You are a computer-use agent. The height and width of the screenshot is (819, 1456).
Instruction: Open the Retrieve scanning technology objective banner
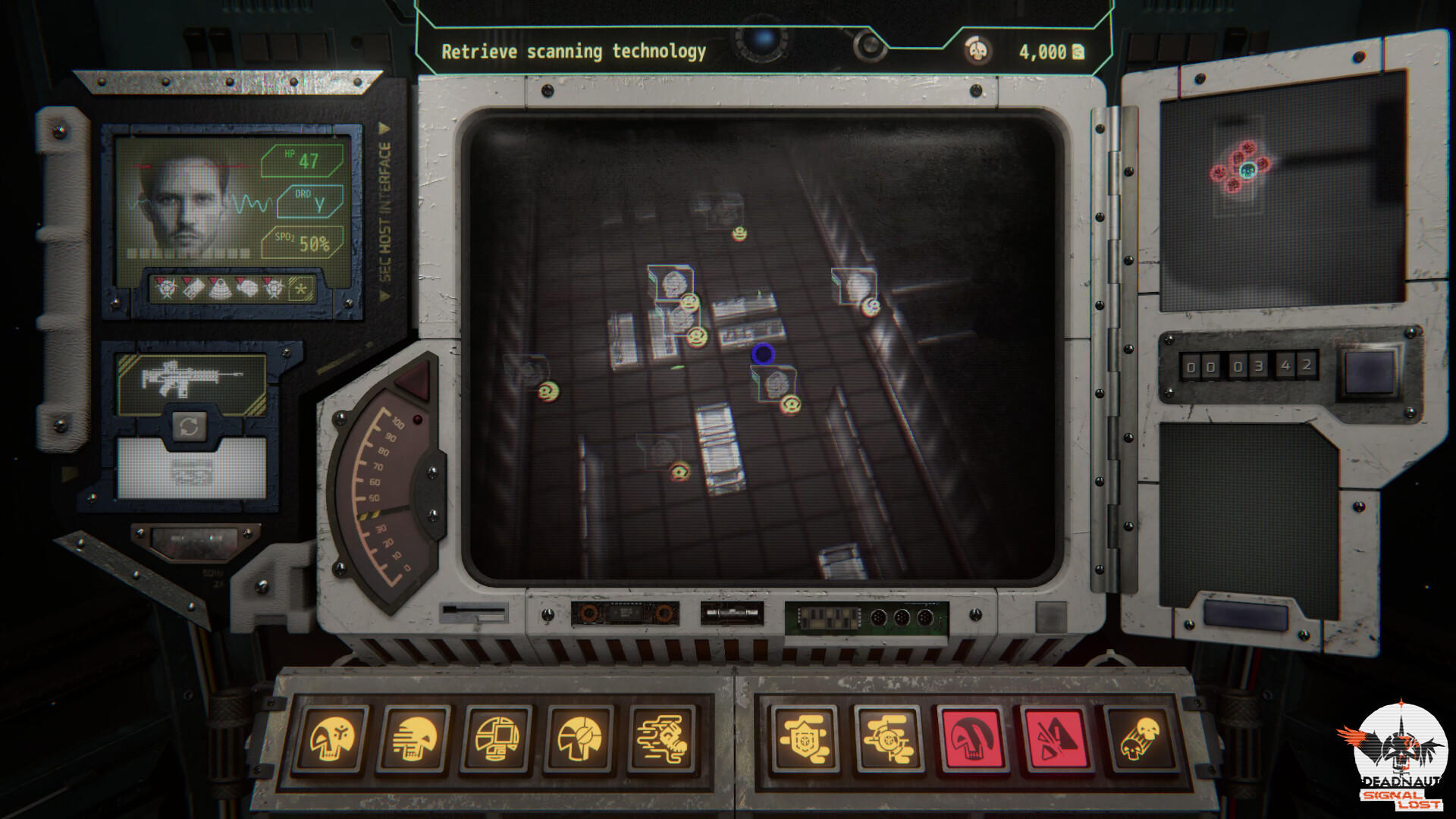tap(575, 52)
